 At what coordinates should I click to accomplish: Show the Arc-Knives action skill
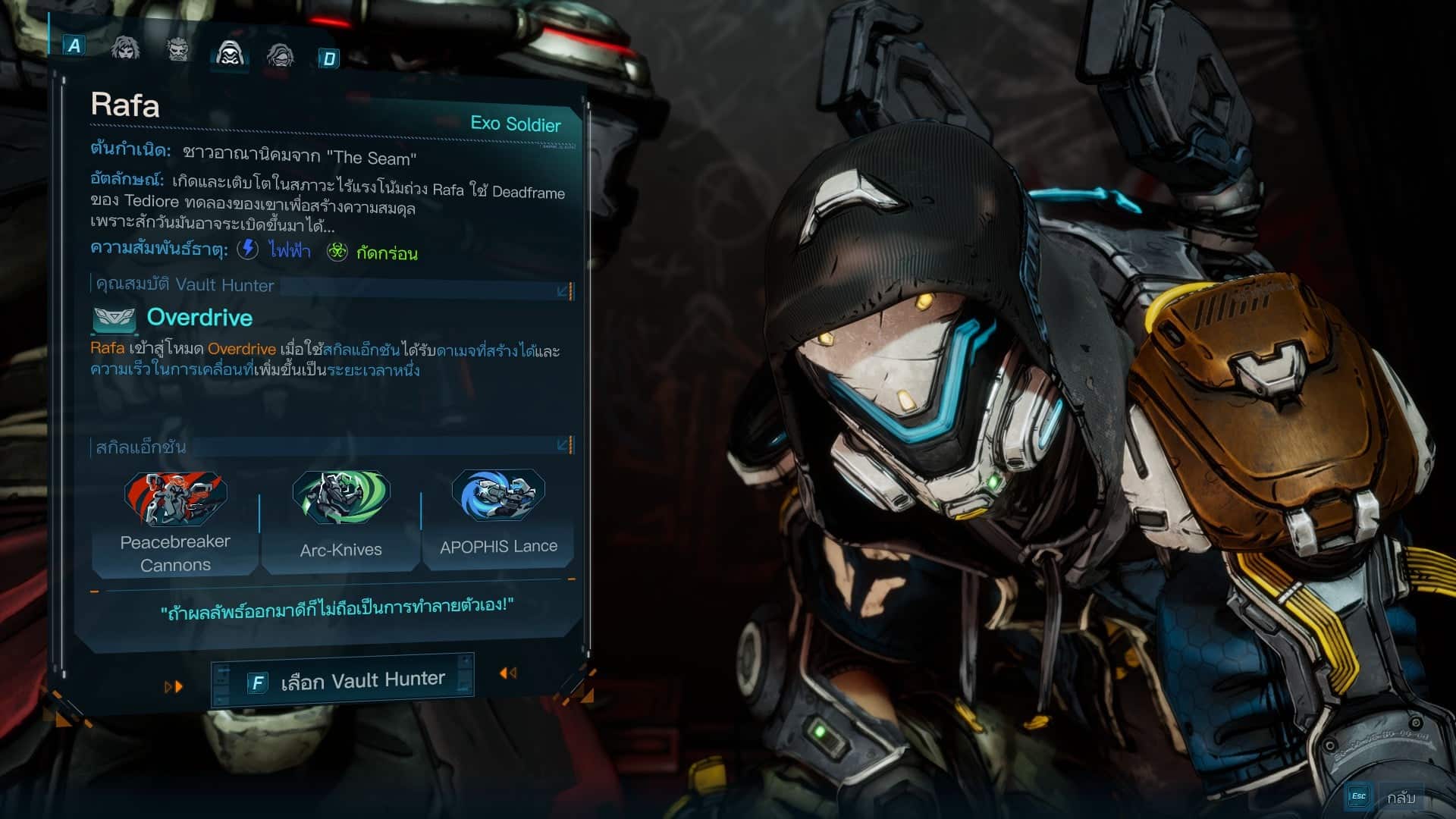click(x=341, y=519)
